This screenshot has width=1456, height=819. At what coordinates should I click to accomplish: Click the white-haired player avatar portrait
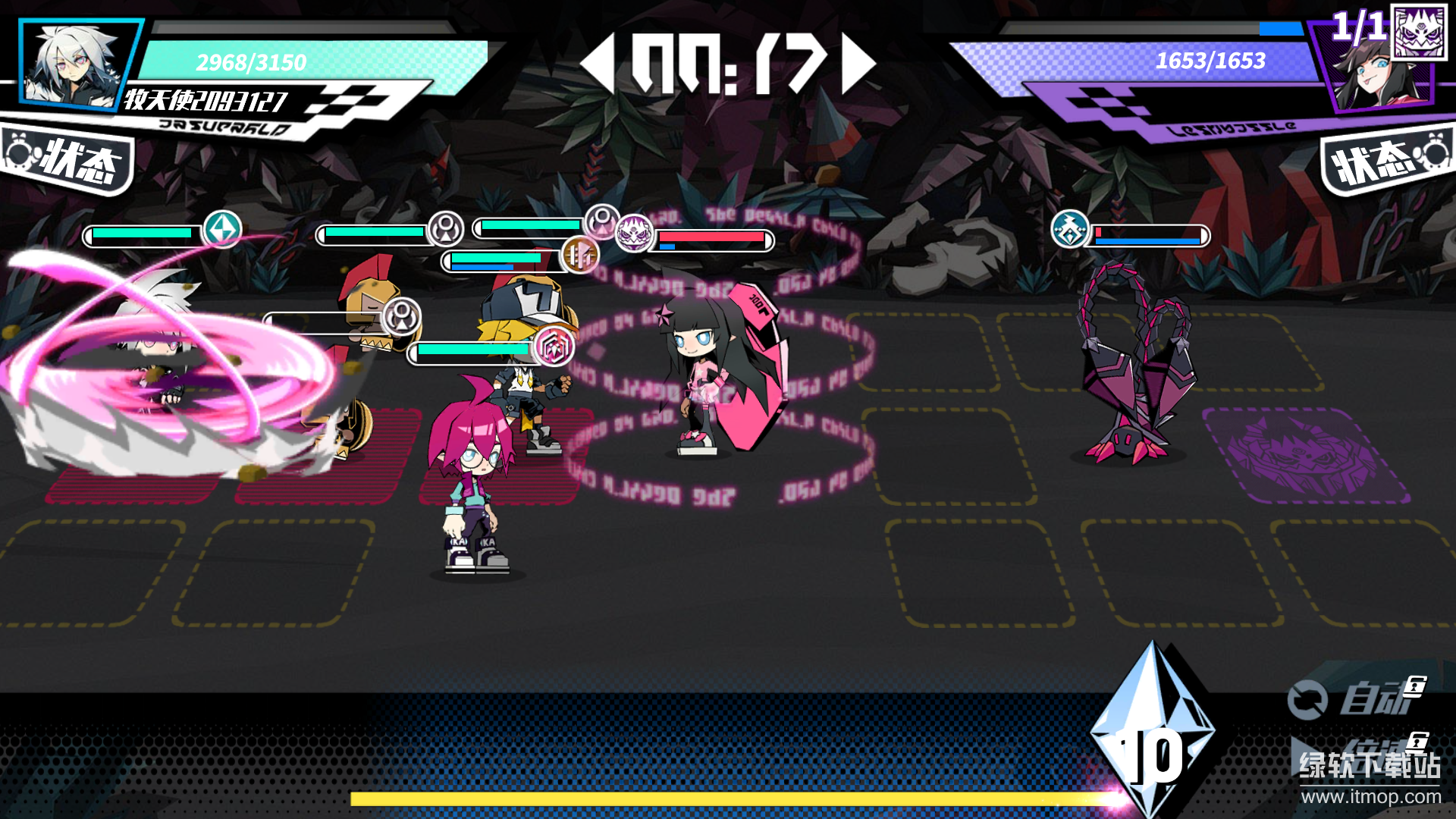pos(76,64)
